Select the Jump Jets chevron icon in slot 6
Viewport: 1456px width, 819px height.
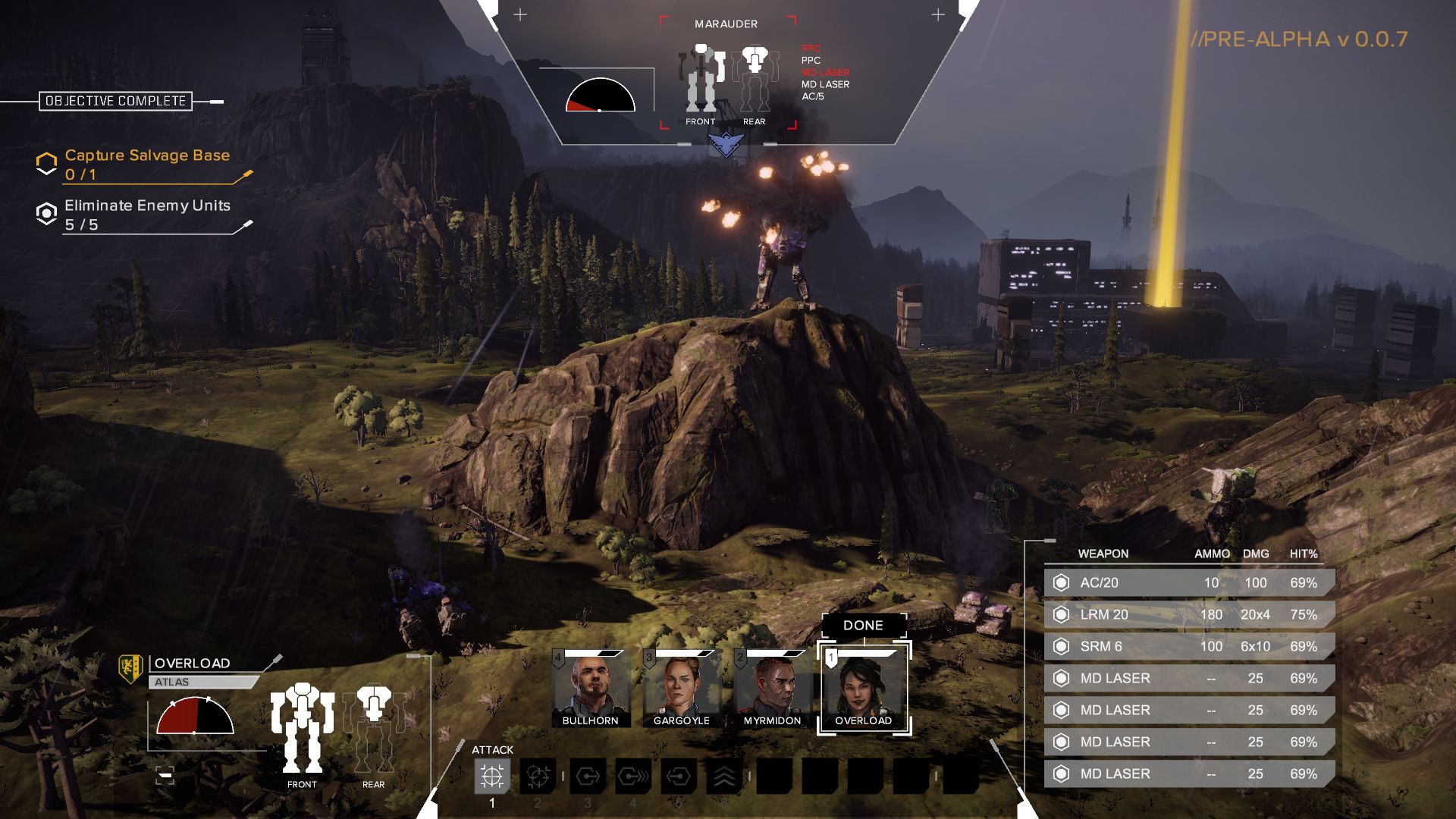(x=726, y=775)
